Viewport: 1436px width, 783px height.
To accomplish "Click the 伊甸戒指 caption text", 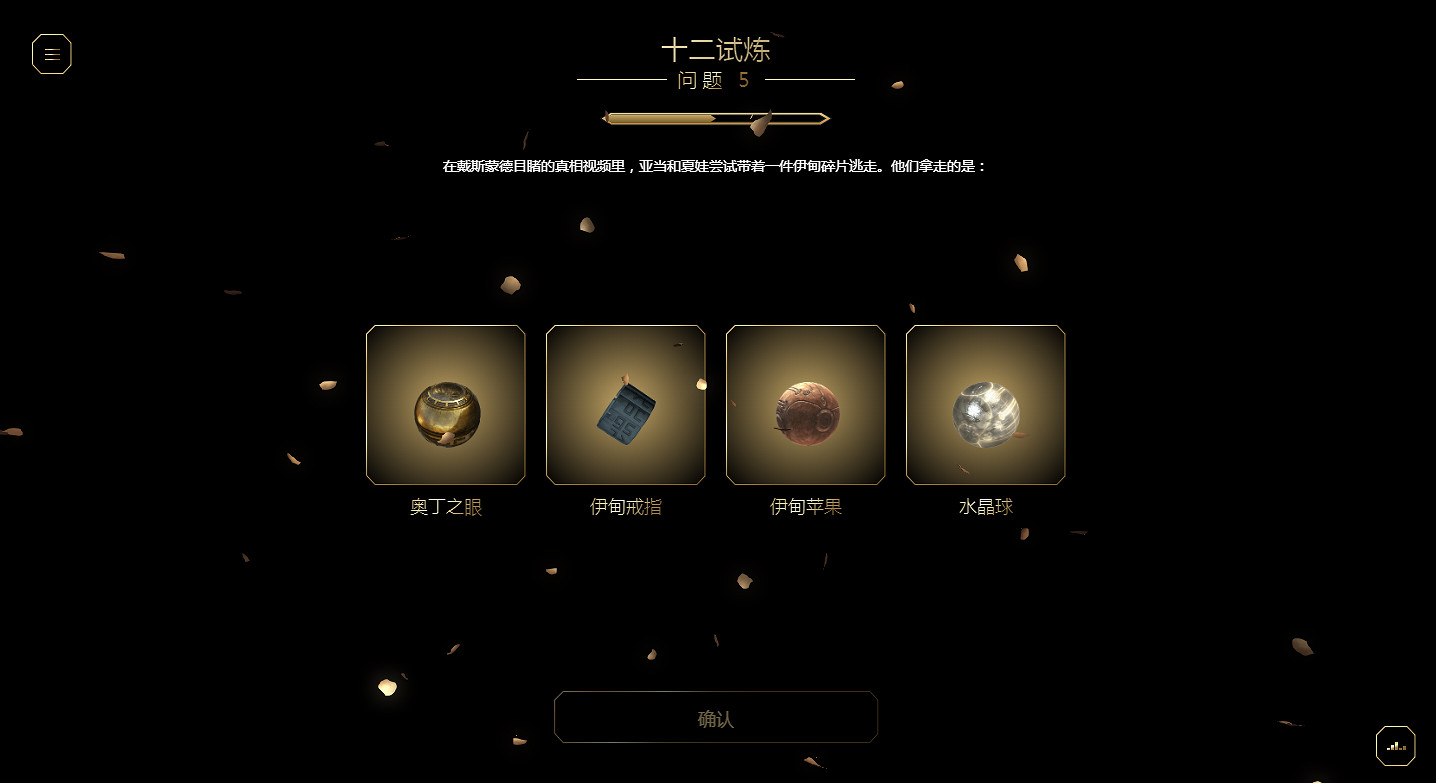I will coord(625,507).
